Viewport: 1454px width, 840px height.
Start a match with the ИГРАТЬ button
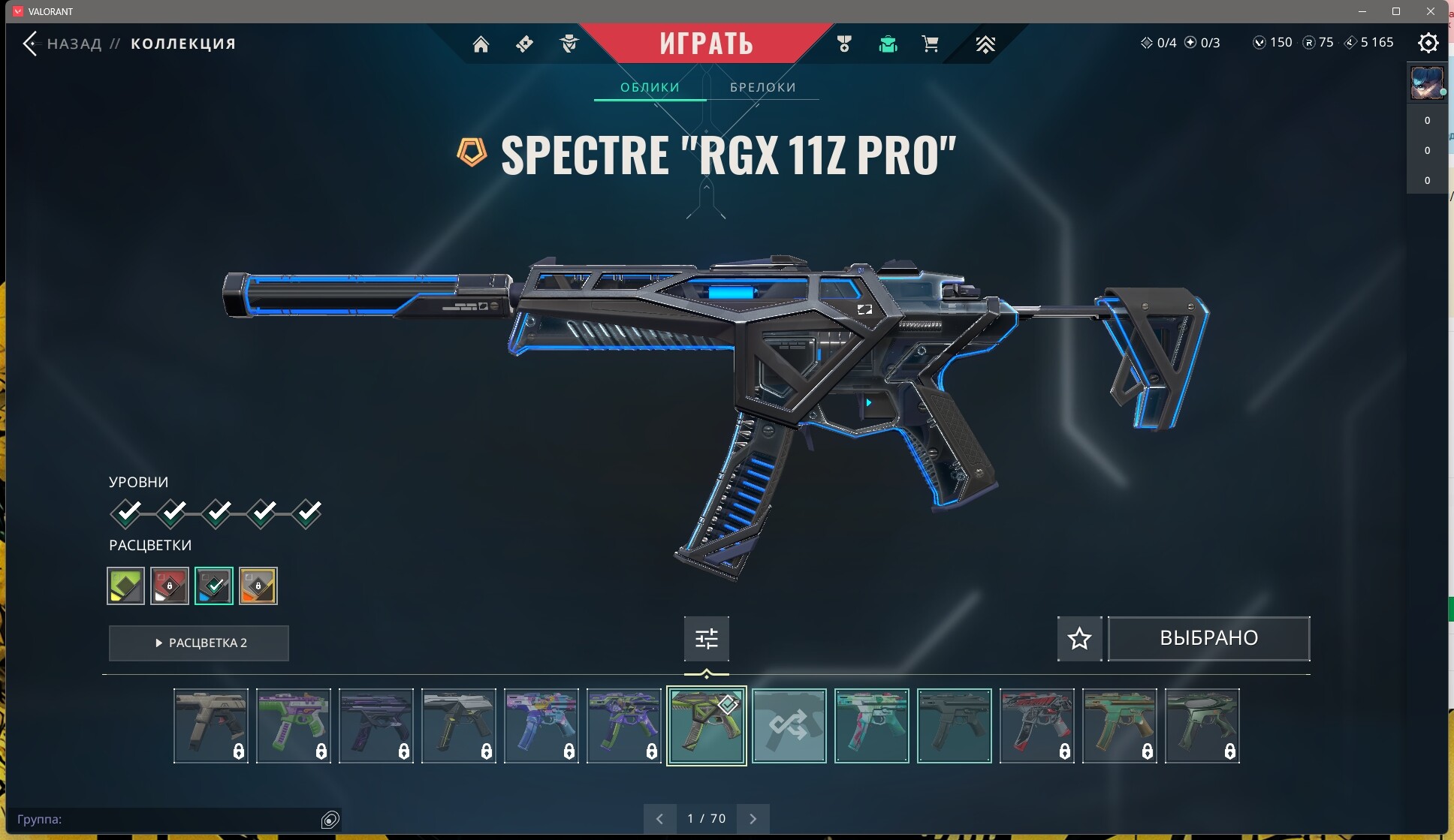[706, 44]
